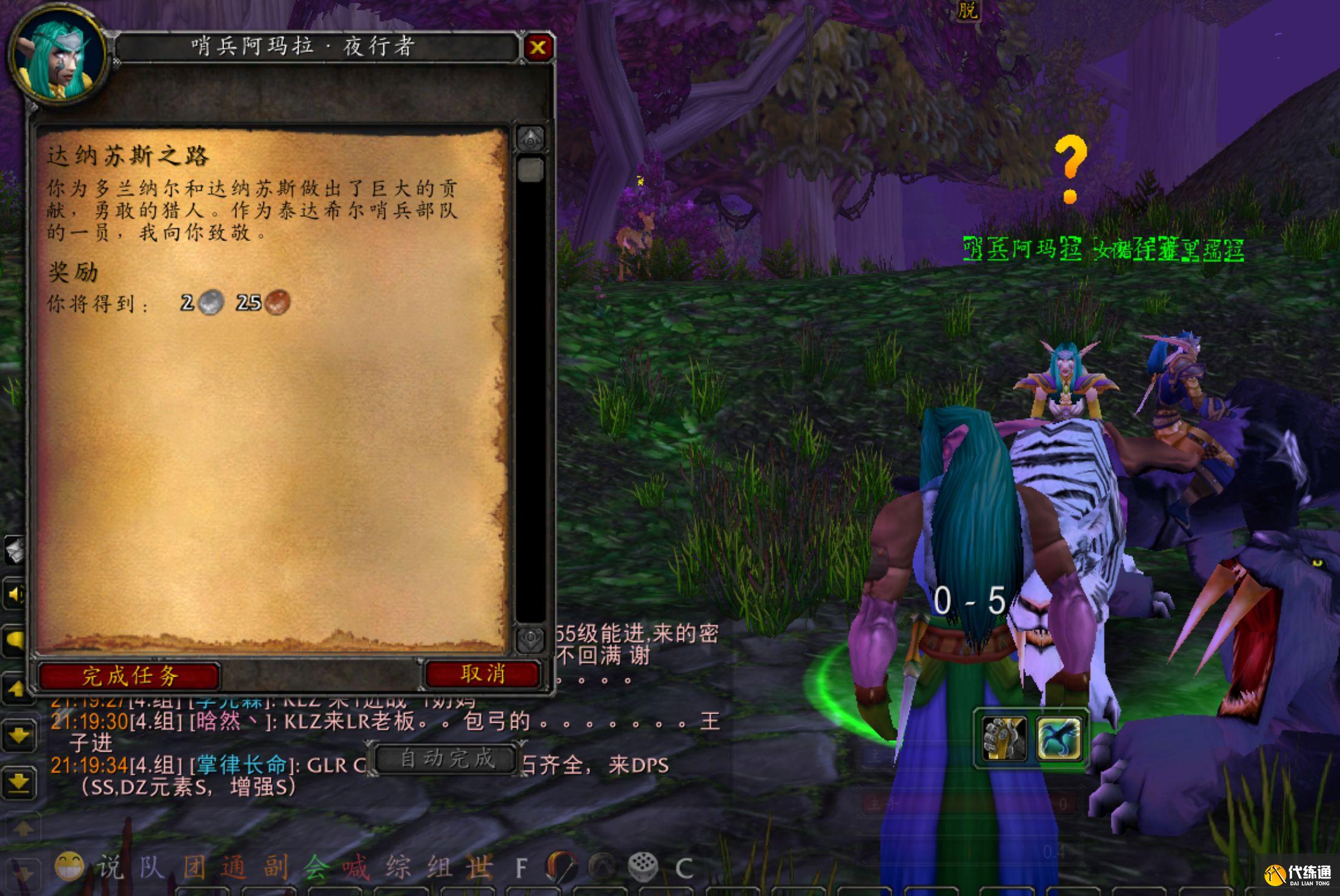
Task: Toggle the 团 raid chat channel
Action: click(194, 866)
